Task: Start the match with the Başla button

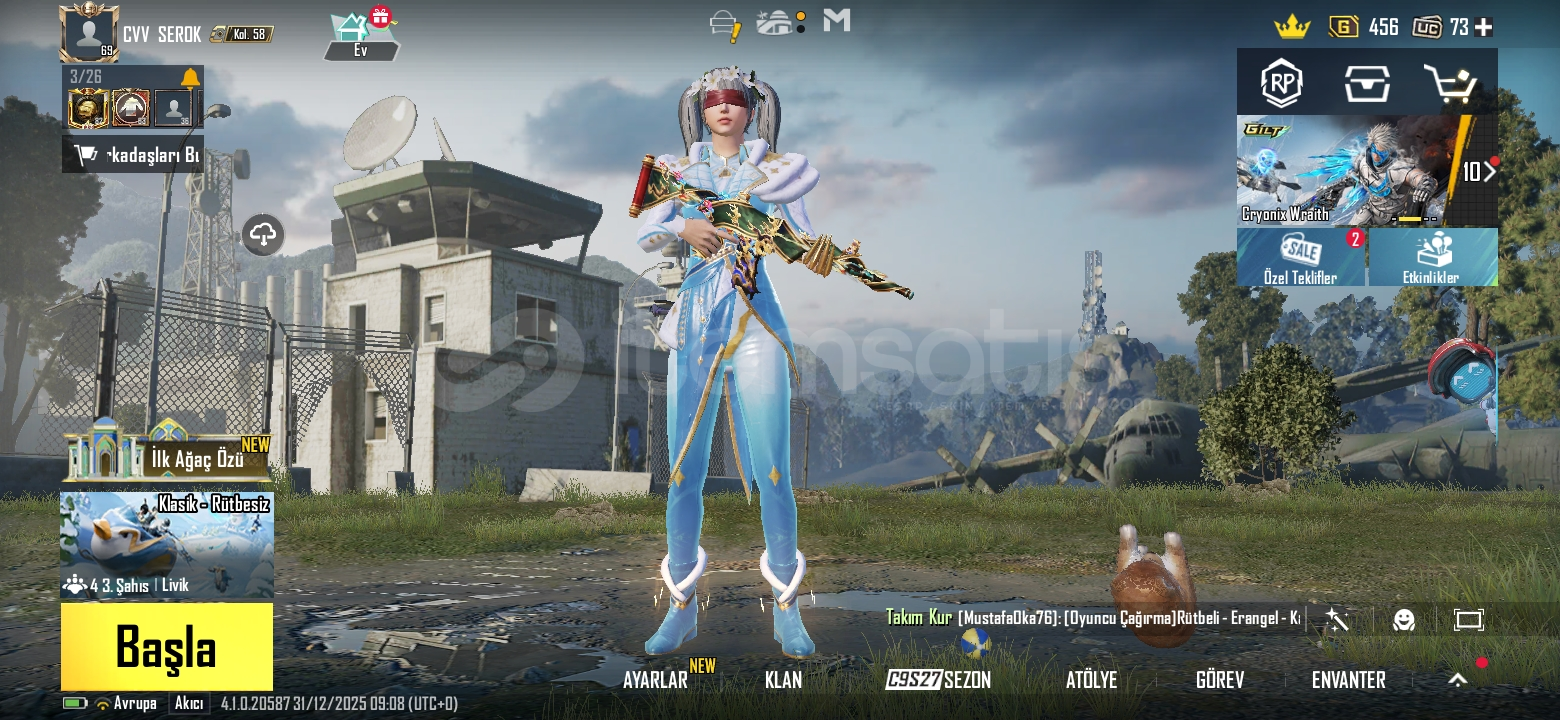Action: click(x=166, y=646)
